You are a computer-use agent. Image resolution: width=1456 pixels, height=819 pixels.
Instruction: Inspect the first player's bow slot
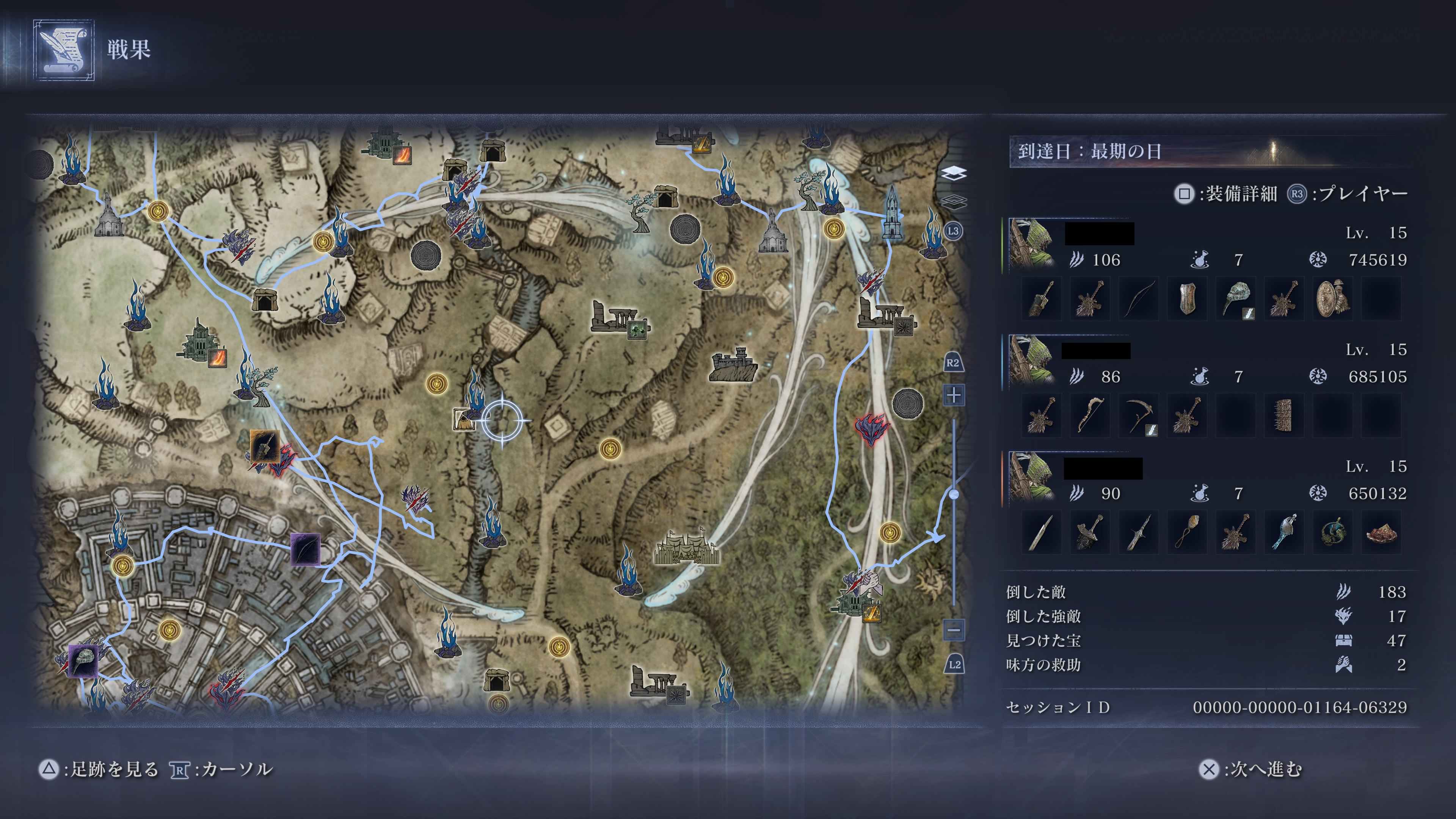[1138, 298]
